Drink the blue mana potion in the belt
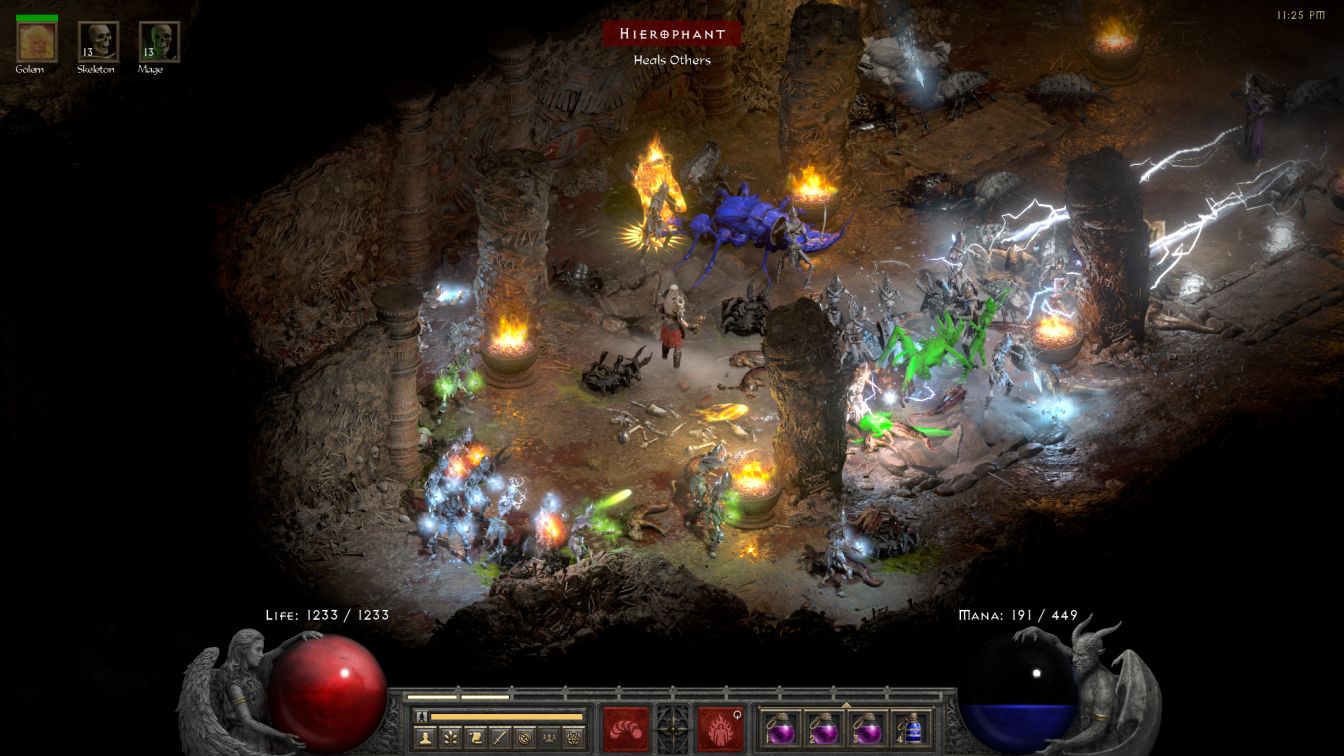 coord(910,729)
